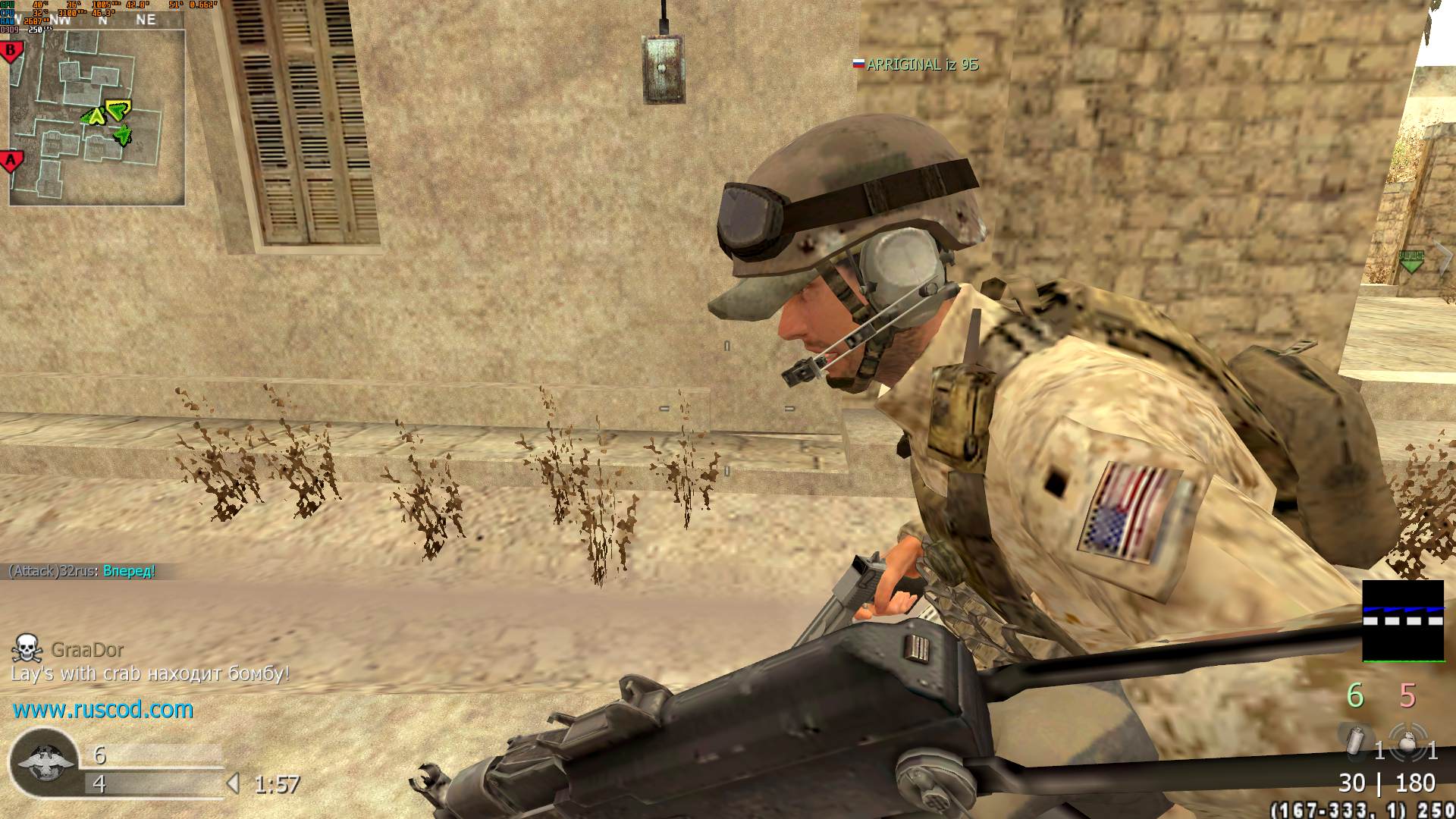Screen dimensions: 1456x819
Task: Select the frag grenade icon
Action: 1407,743
